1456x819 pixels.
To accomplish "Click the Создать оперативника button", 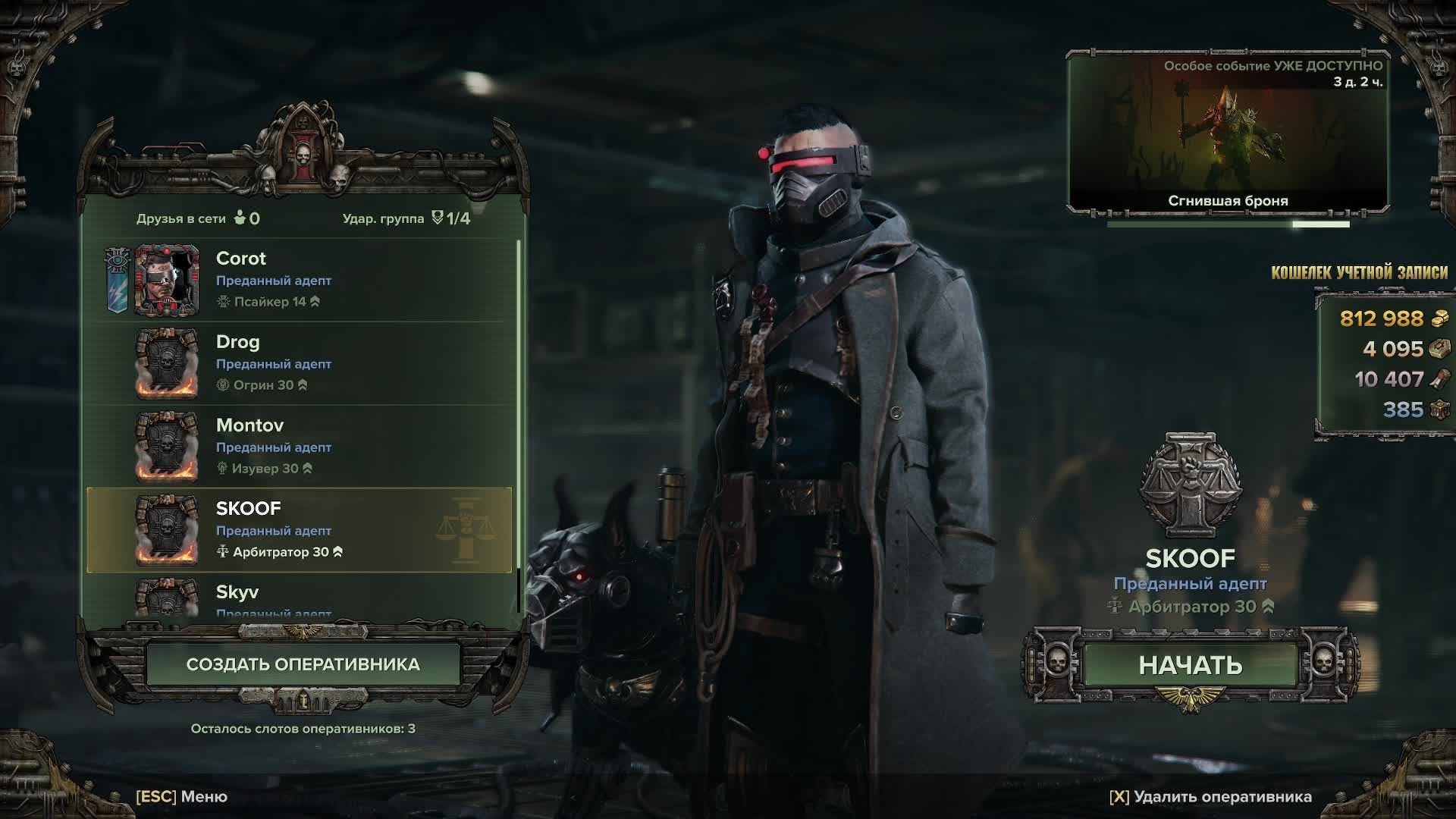I will (x=303, y=664).
